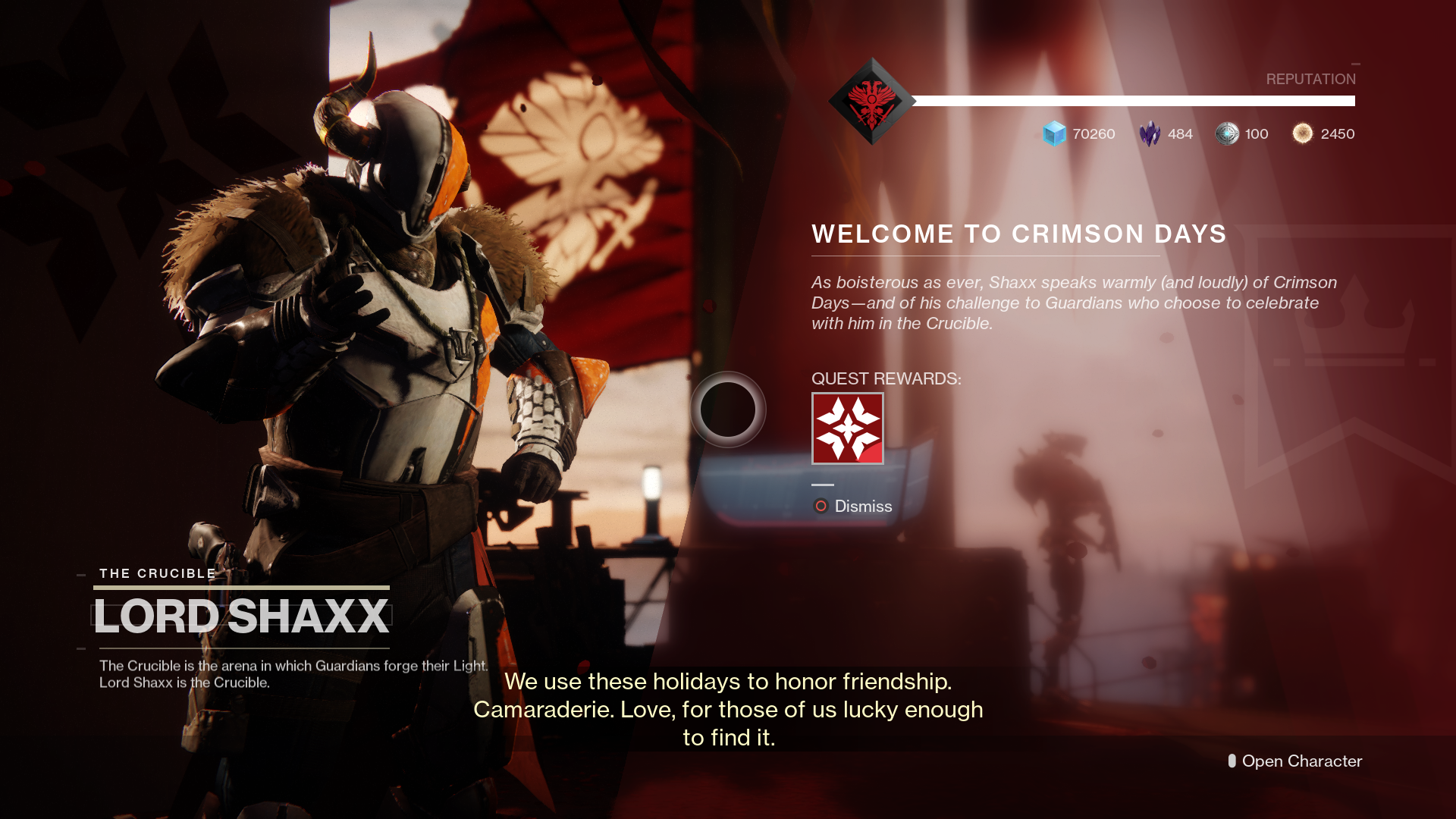Click the Glimmer currency icon
The width and height of the screenshot is (1456, 819).
click(1054, 133)
